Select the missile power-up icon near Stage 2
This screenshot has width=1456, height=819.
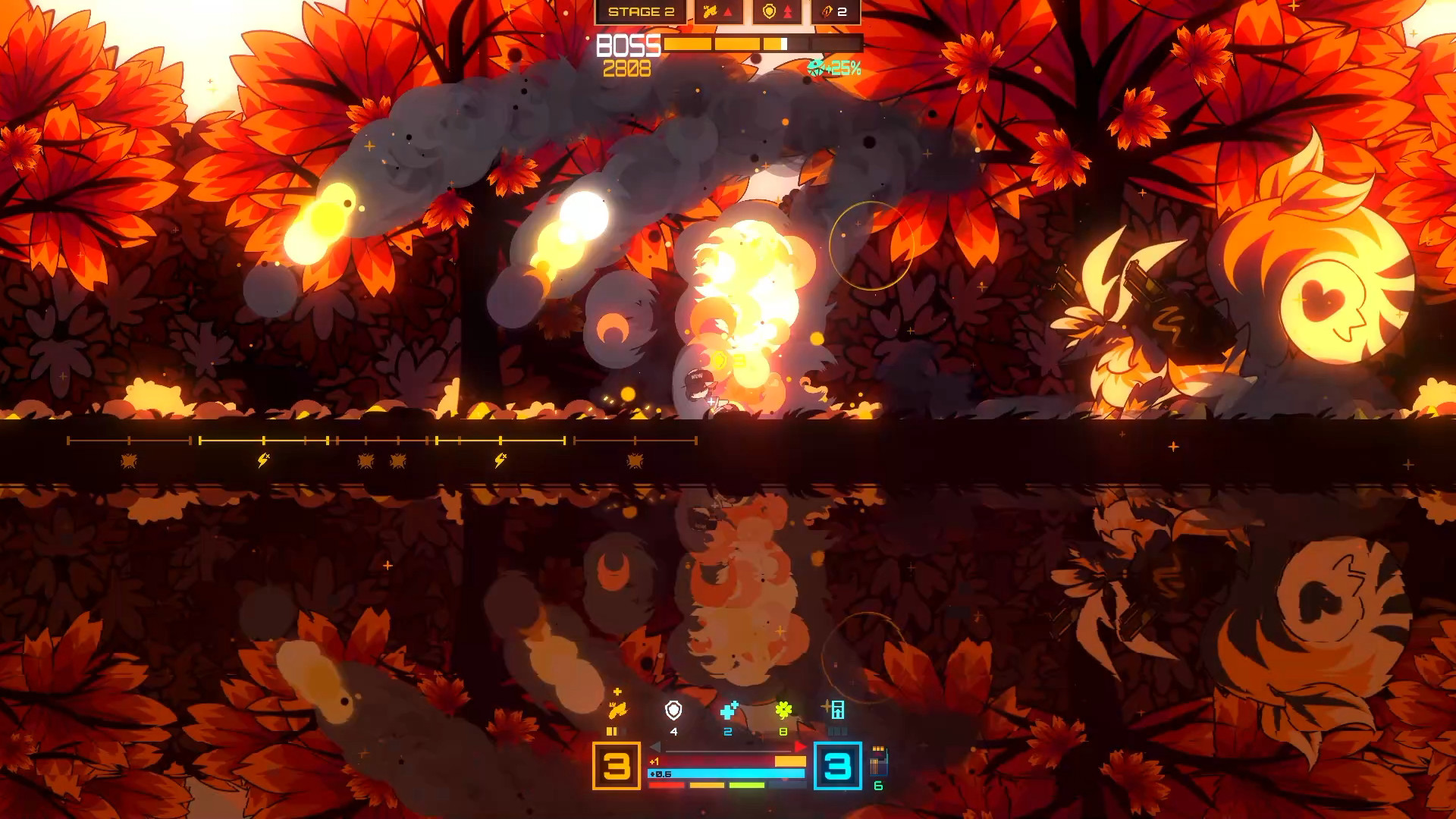710,11
